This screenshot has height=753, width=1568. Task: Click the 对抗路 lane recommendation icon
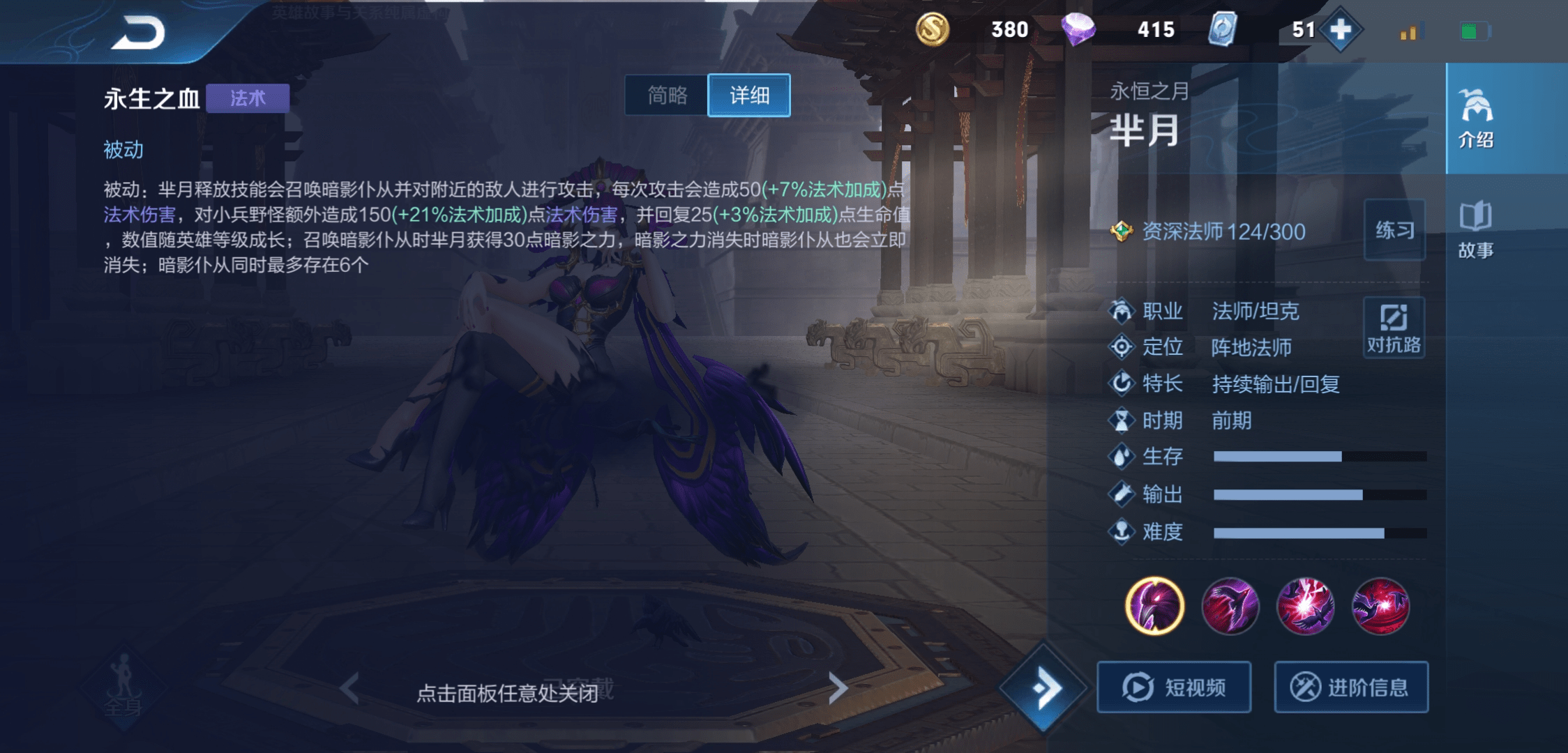click(x=1394, y=326)
